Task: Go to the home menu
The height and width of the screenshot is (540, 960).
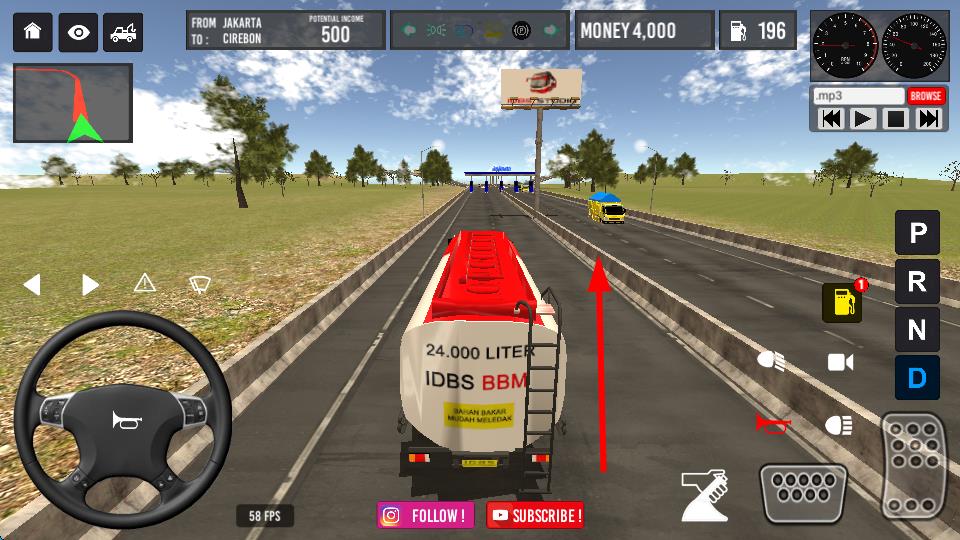Action: (x=32, y=32)
